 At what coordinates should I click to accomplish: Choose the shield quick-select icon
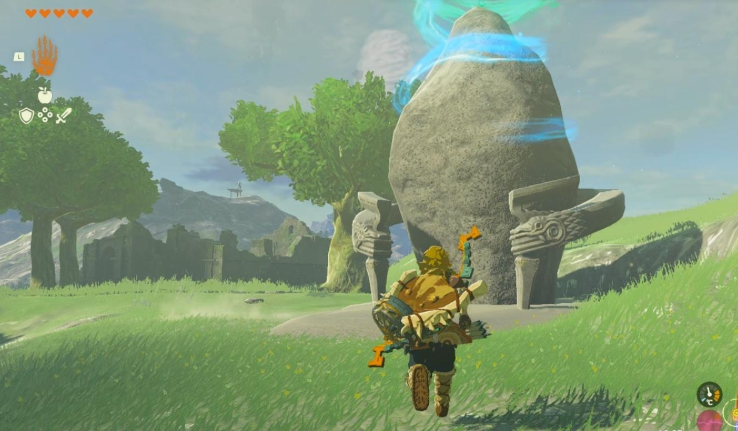(26, 116)
